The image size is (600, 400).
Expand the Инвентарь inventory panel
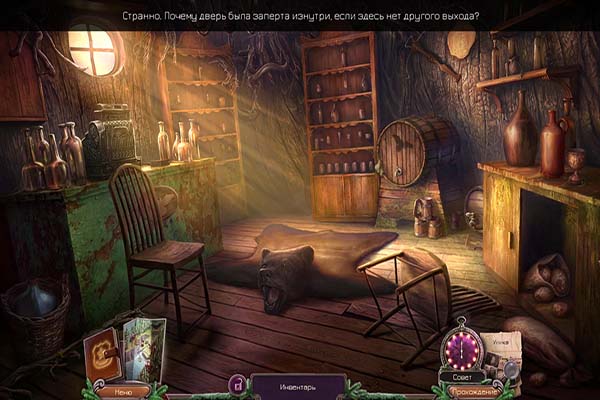click(x=297, y=385)
